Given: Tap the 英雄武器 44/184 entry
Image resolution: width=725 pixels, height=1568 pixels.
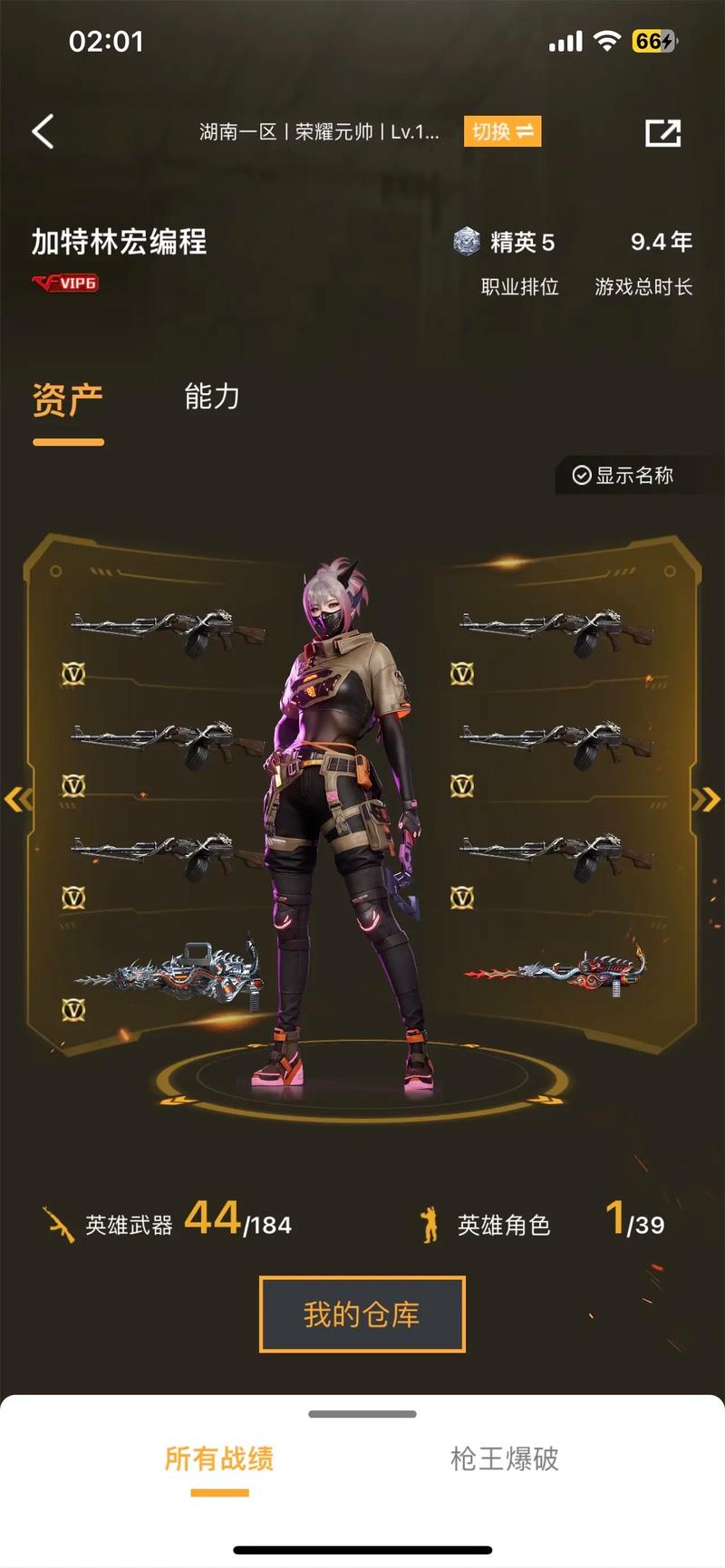Looking at the screenshot, I should [x=168, y=1222].
